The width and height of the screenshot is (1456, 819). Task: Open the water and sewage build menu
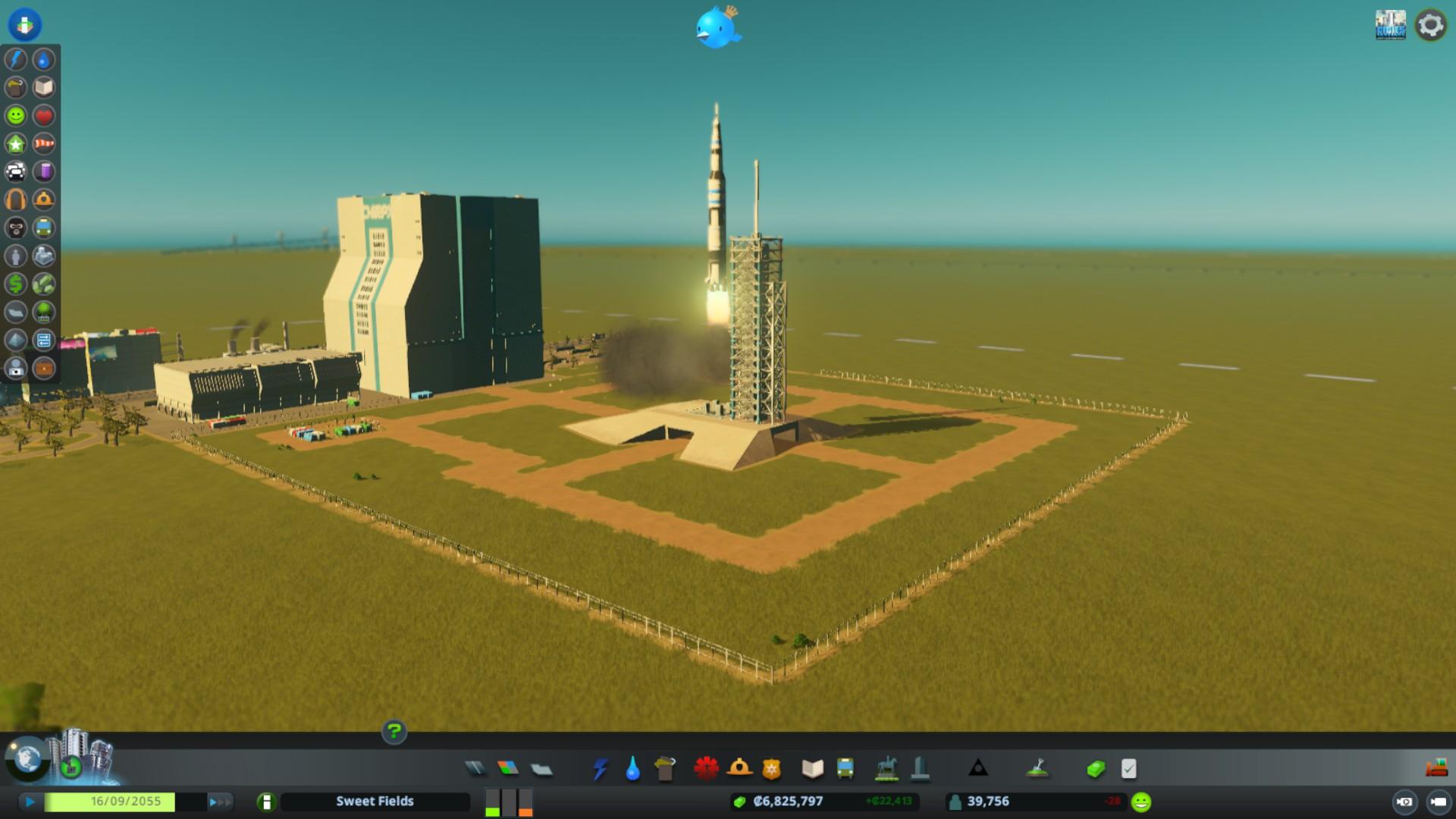632,769
